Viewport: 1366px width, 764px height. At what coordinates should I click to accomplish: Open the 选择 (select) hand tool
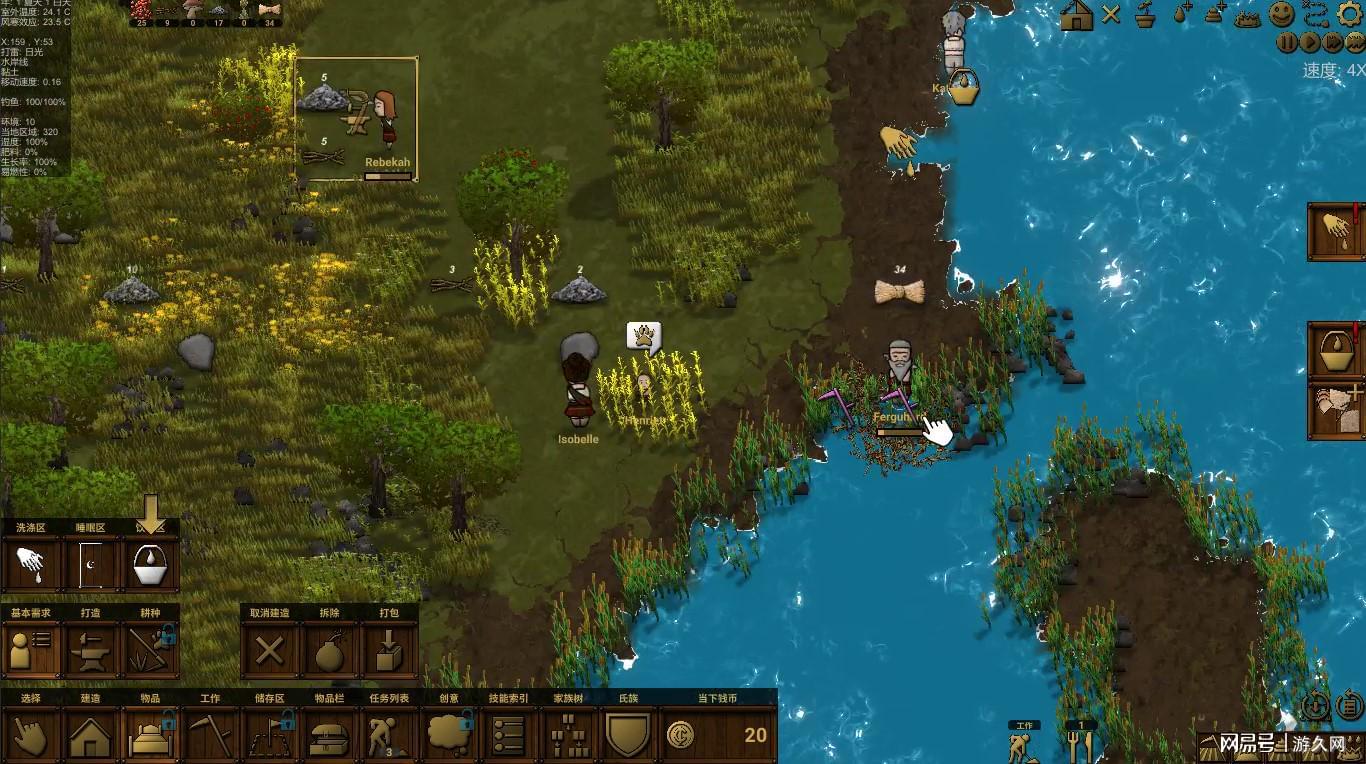coord(30,737)
